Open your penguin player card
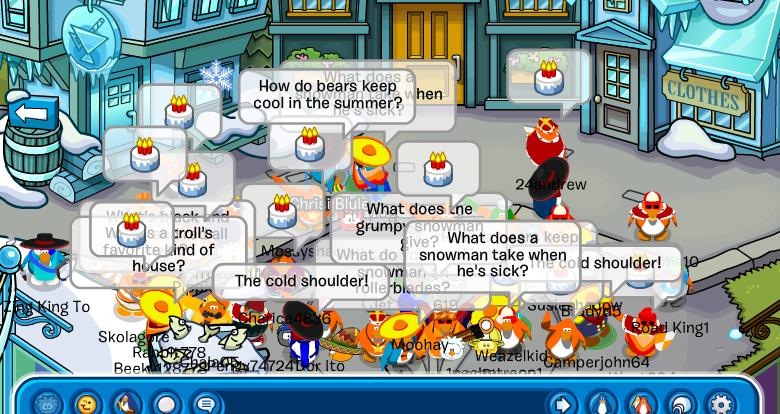 (601, 403)
